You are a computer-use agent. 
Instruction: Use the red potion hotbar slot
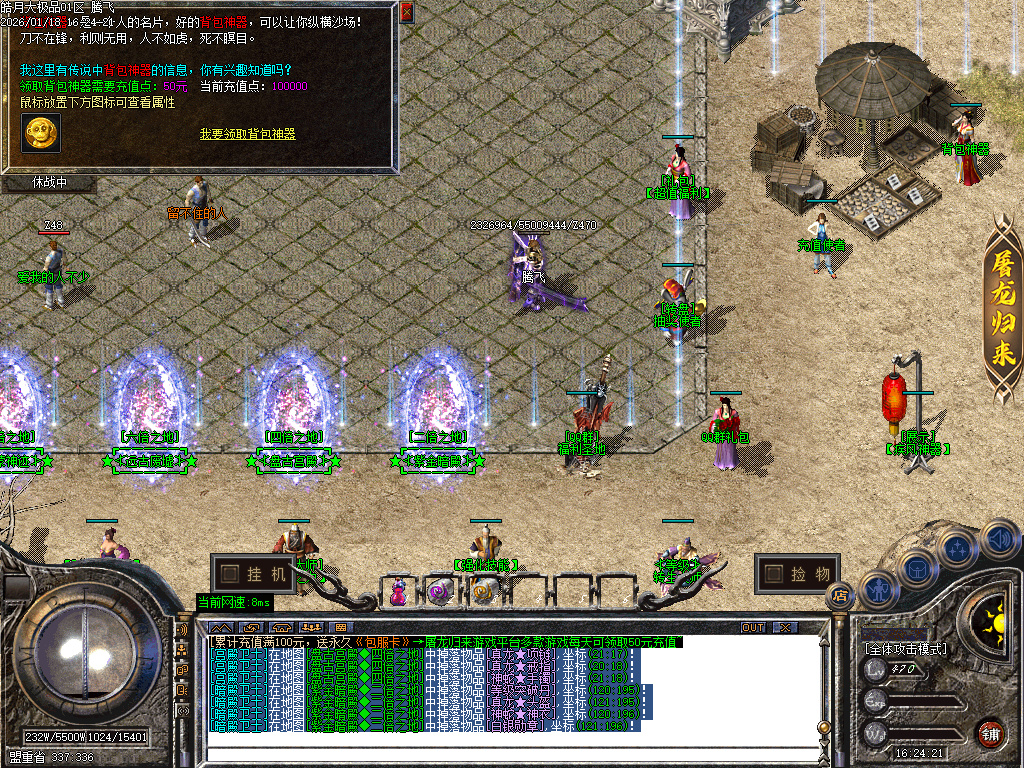[399, 592]
